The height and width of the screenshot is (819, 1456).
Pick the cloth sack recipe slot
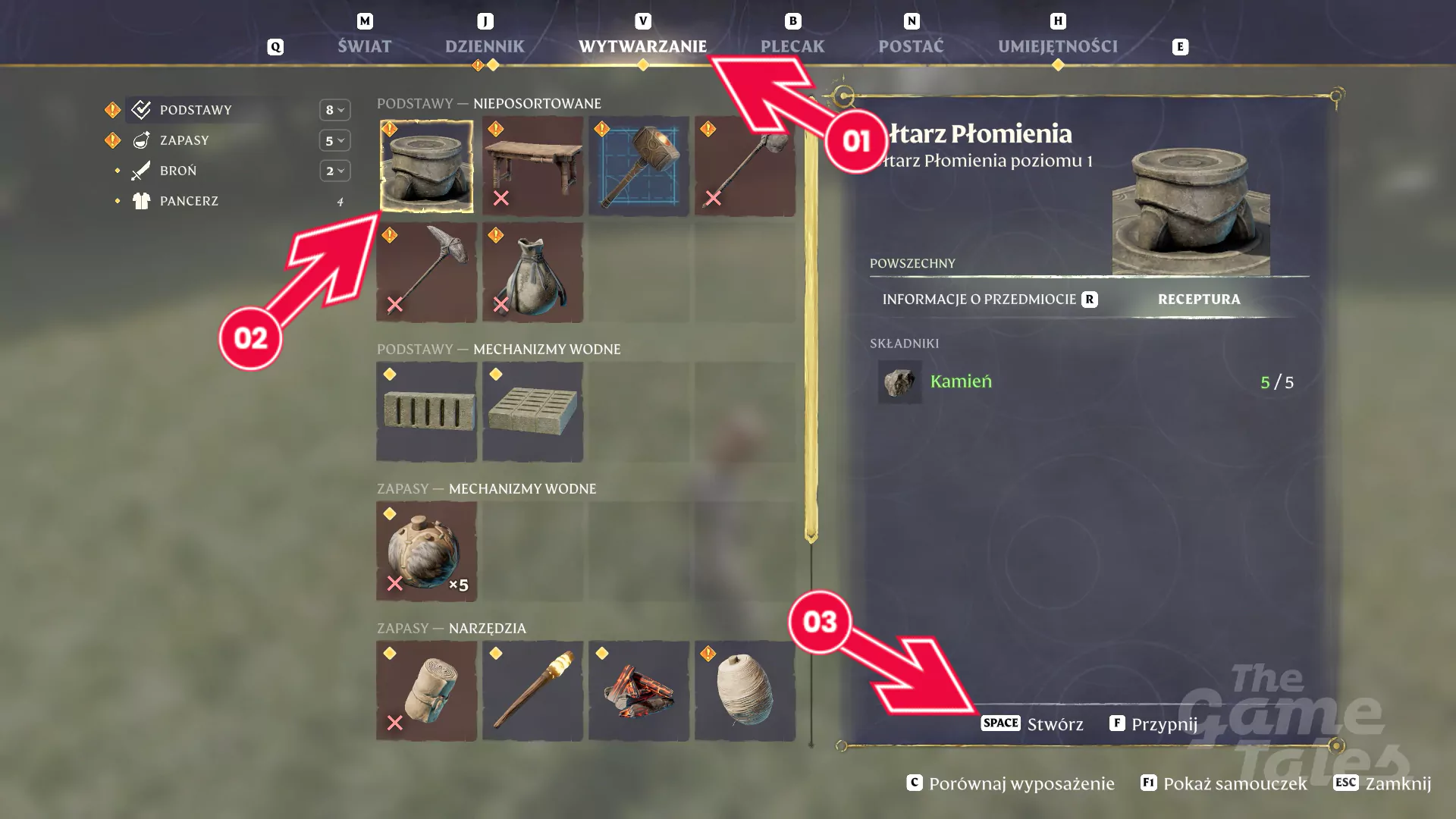[532, 272]
